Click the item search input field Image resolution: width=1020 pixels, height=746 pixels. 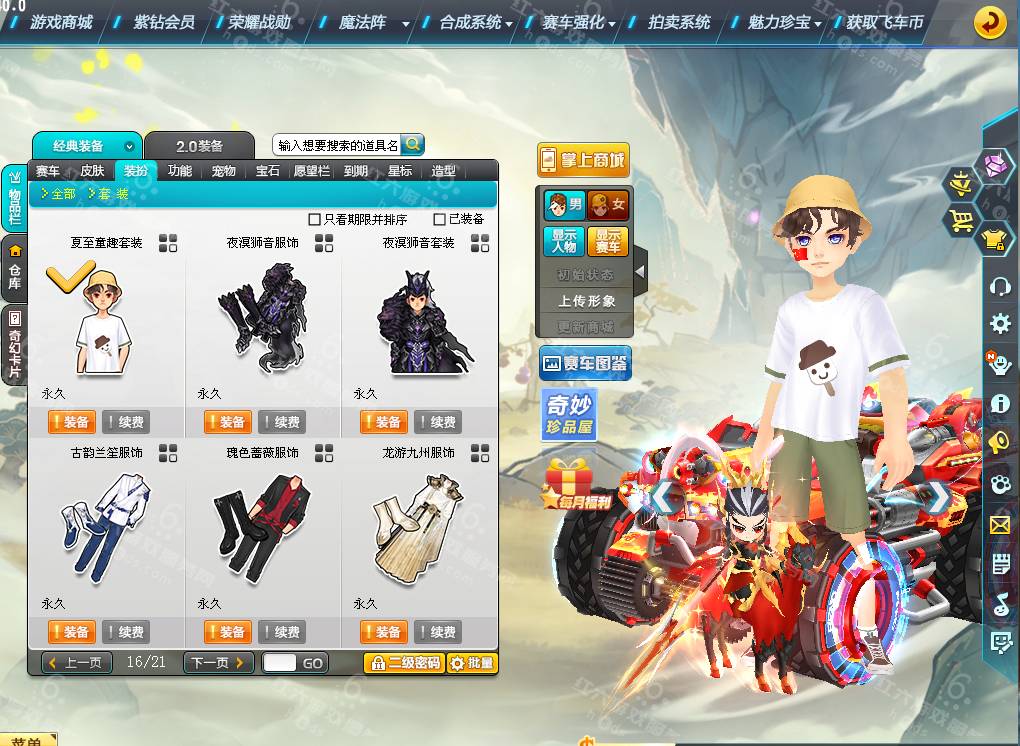click(x=338, y=145)
